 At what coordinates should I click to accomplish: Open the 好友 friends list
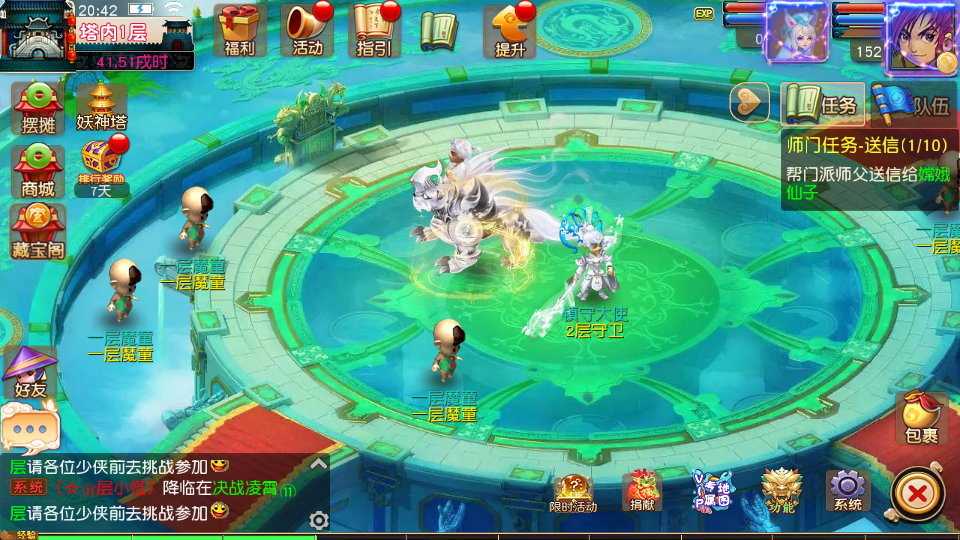point(30,372)
